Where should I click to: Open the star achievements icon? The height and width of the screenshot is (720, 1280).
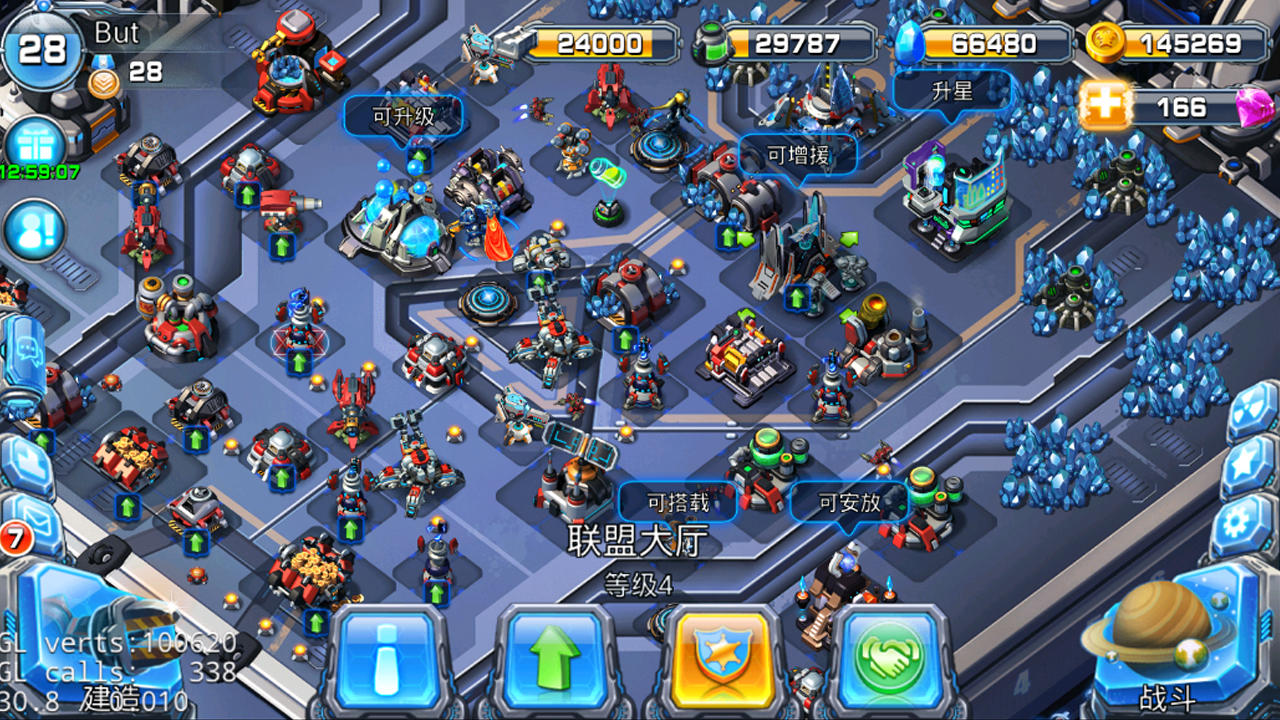click(x=1245, y=465)
